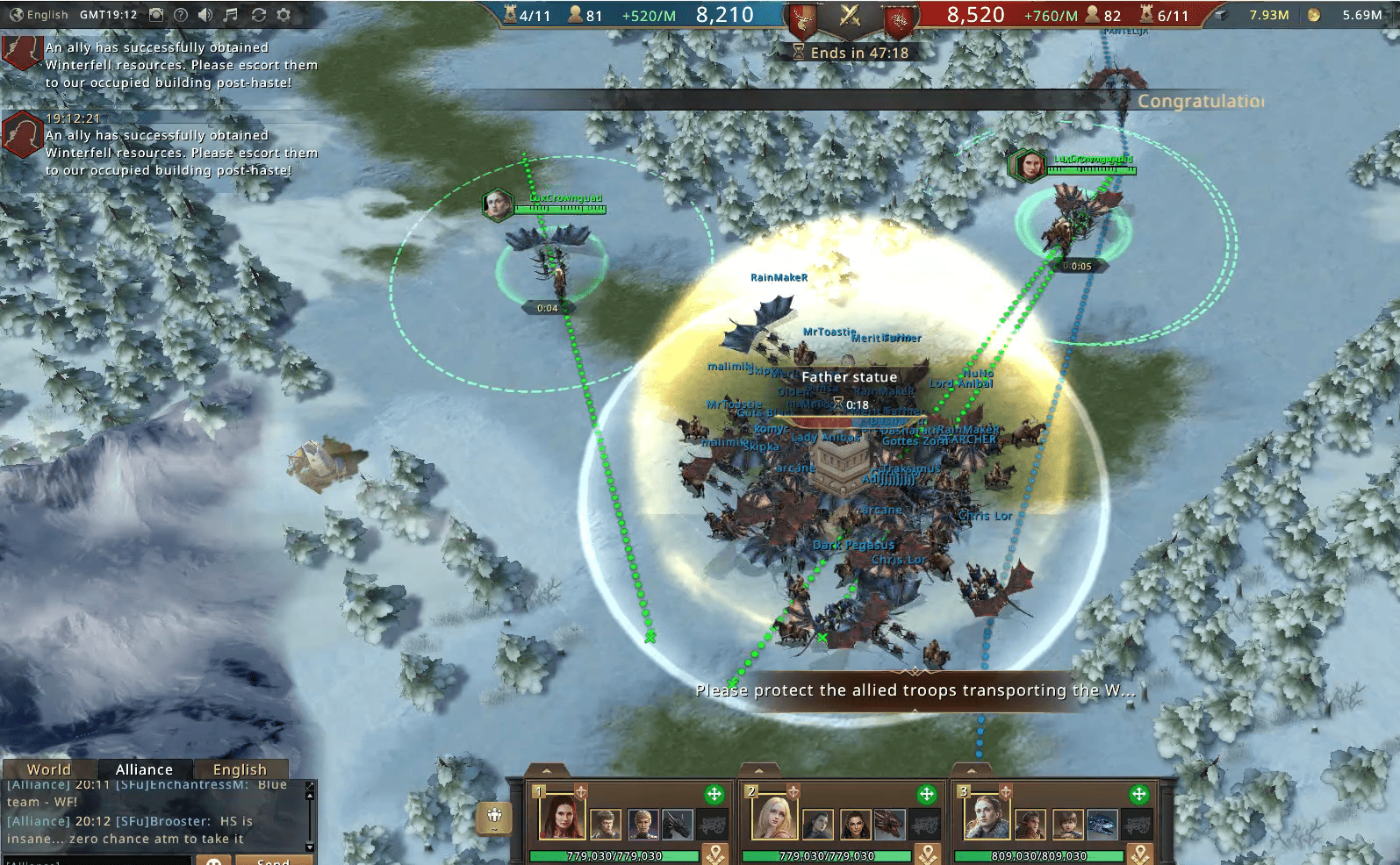Click the crossed swords icon in the score bar
This screenshot has height=865, width=1400.
(x=849, y=15)
